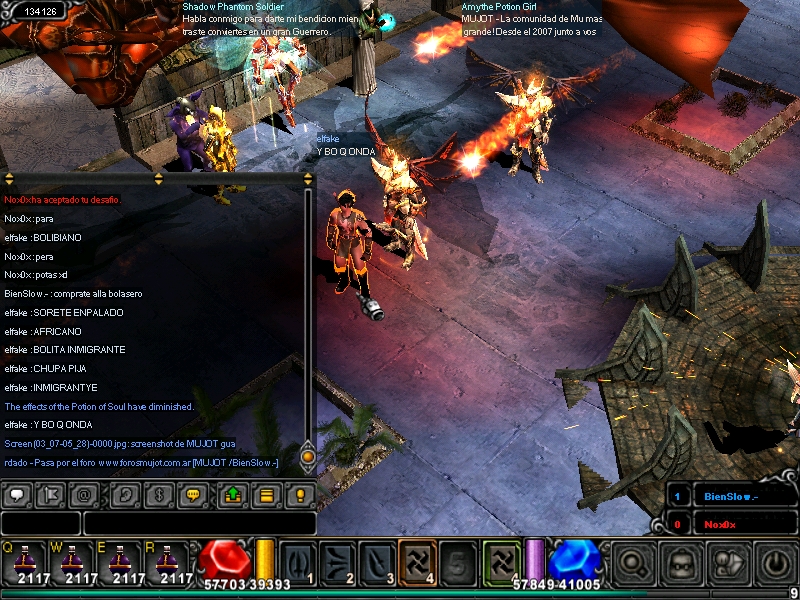Click the dollar sign chat button
This screenshot has width=800, height=600.
coord(159,494)
